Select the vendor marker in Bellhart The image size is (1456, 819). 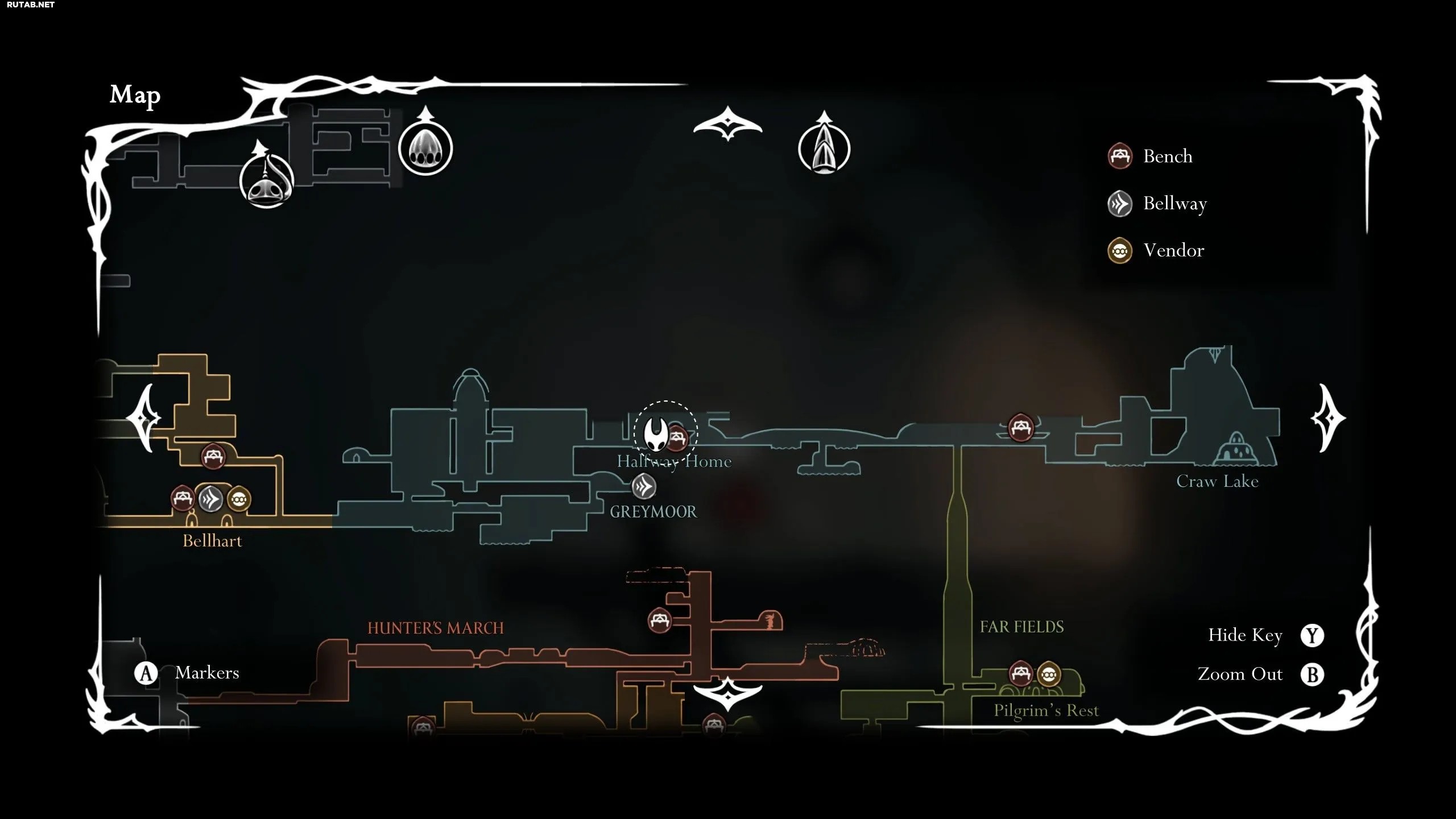239,499
